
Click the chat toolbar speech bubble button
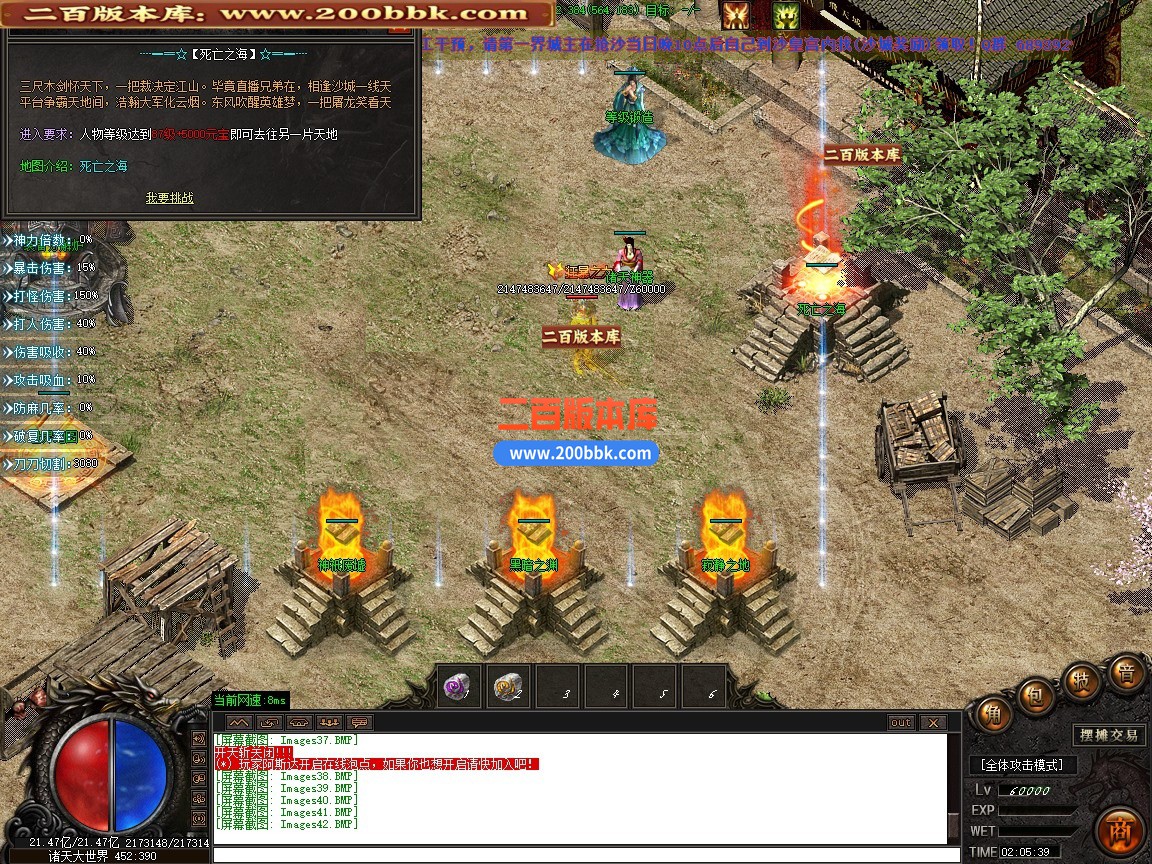[359, 722]
